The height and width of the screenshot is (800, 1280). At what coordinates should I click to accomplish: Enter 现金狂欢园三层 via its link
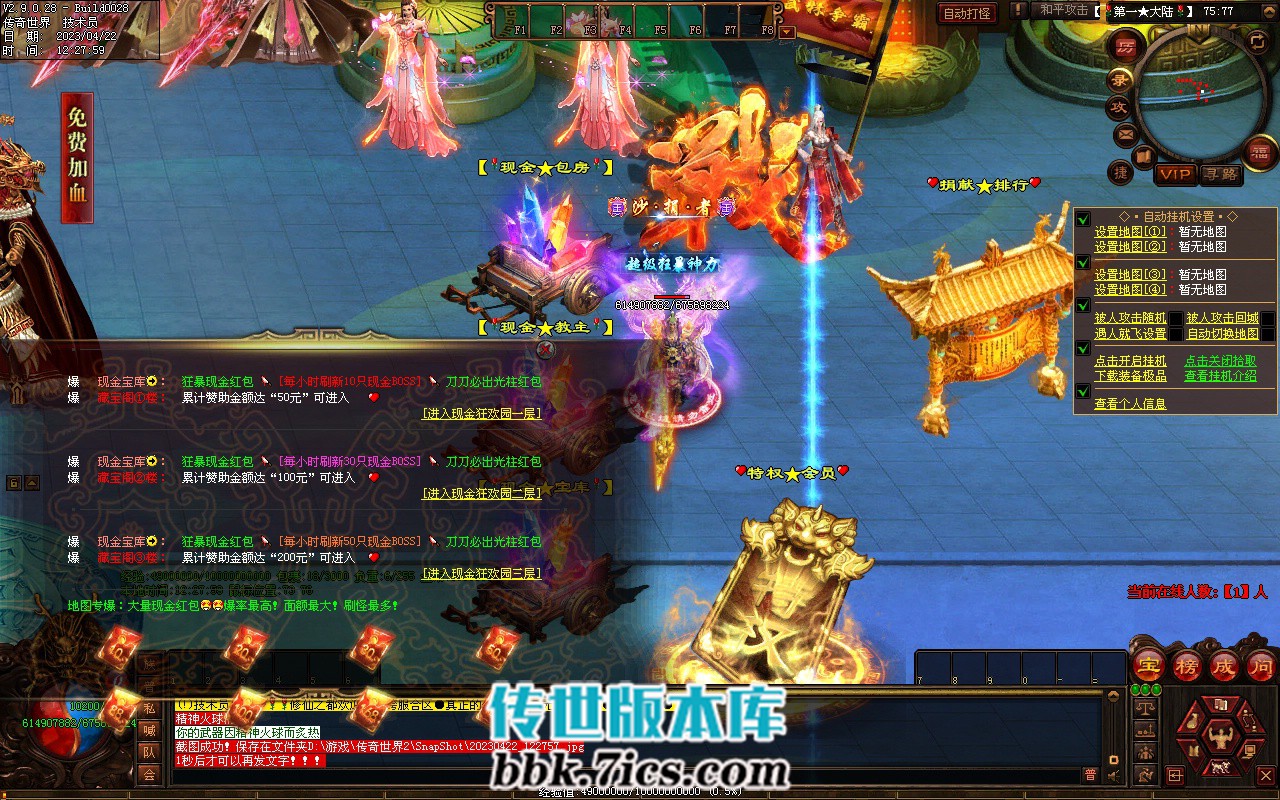click(x=481, y=573)
